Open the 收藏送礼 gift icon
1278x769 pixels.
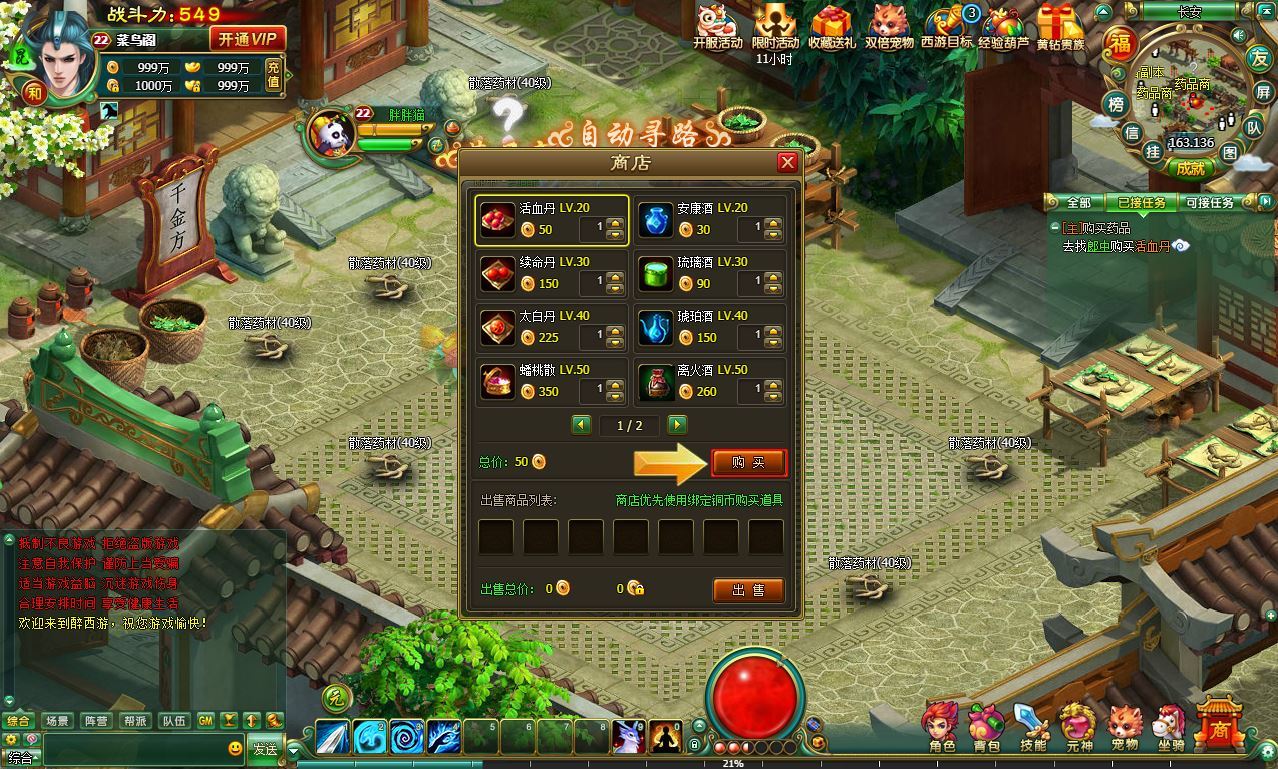coord(831,26)
